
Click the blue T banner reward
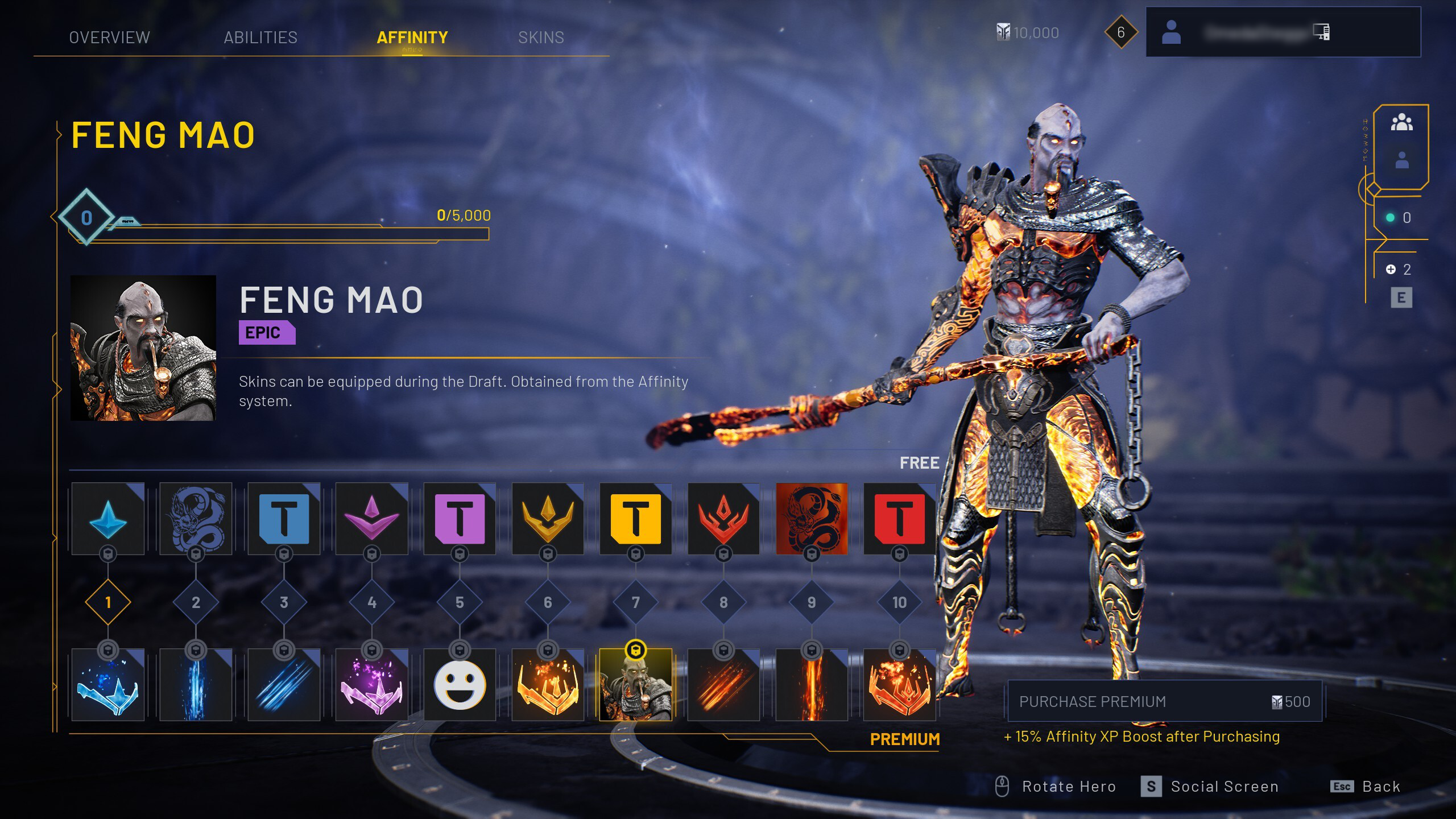(284, 519)
